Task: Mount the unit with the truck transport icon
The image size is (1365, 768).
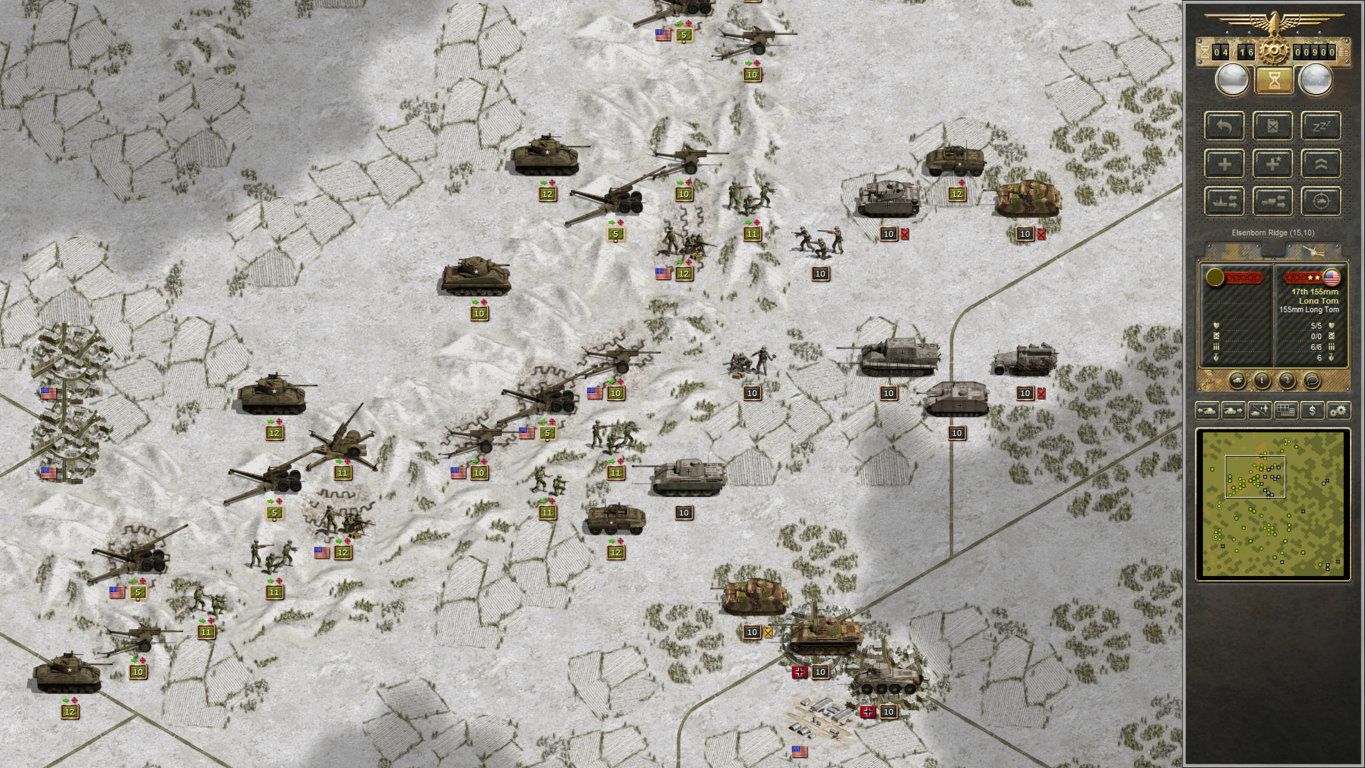Action: [1273, 200]
